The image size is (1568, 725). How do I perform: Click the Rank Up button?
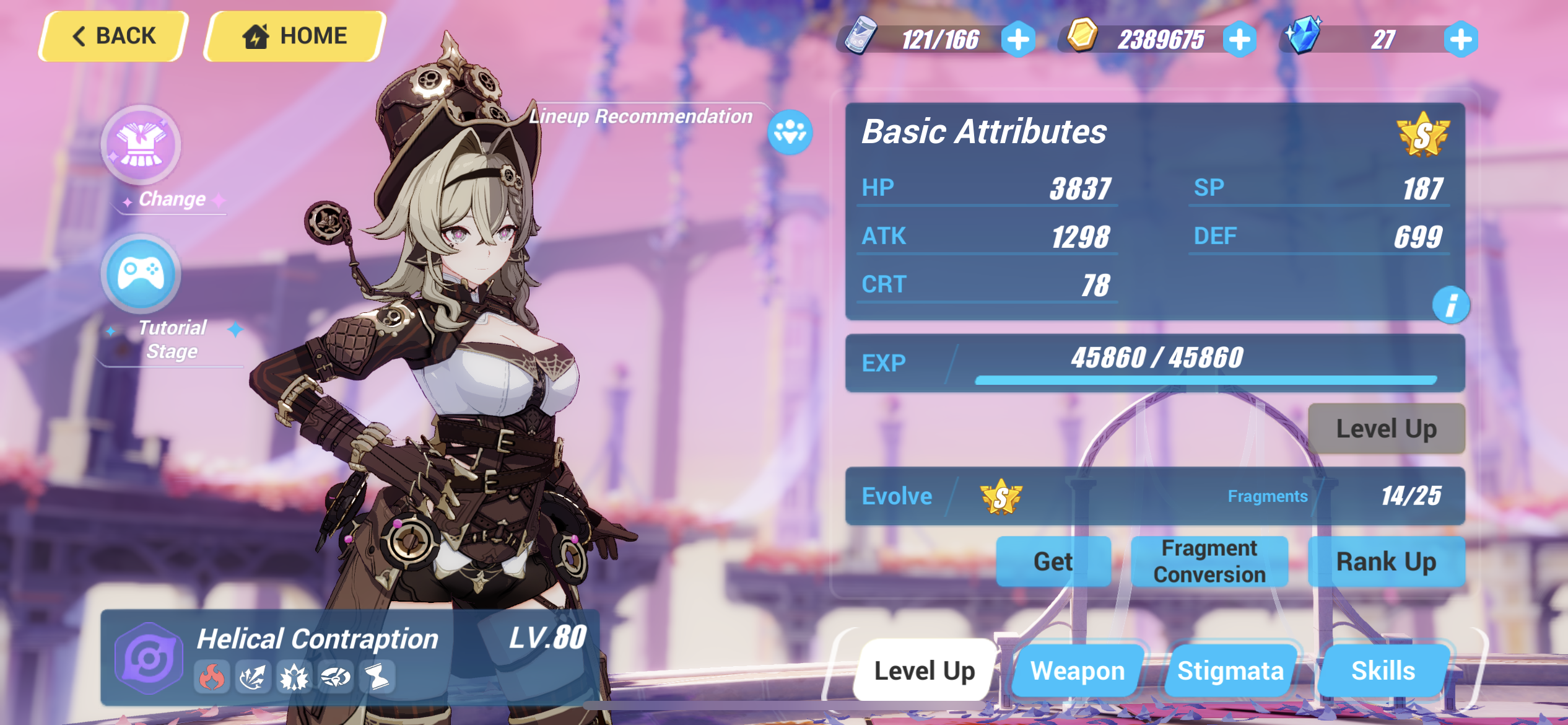[1387, 561]
